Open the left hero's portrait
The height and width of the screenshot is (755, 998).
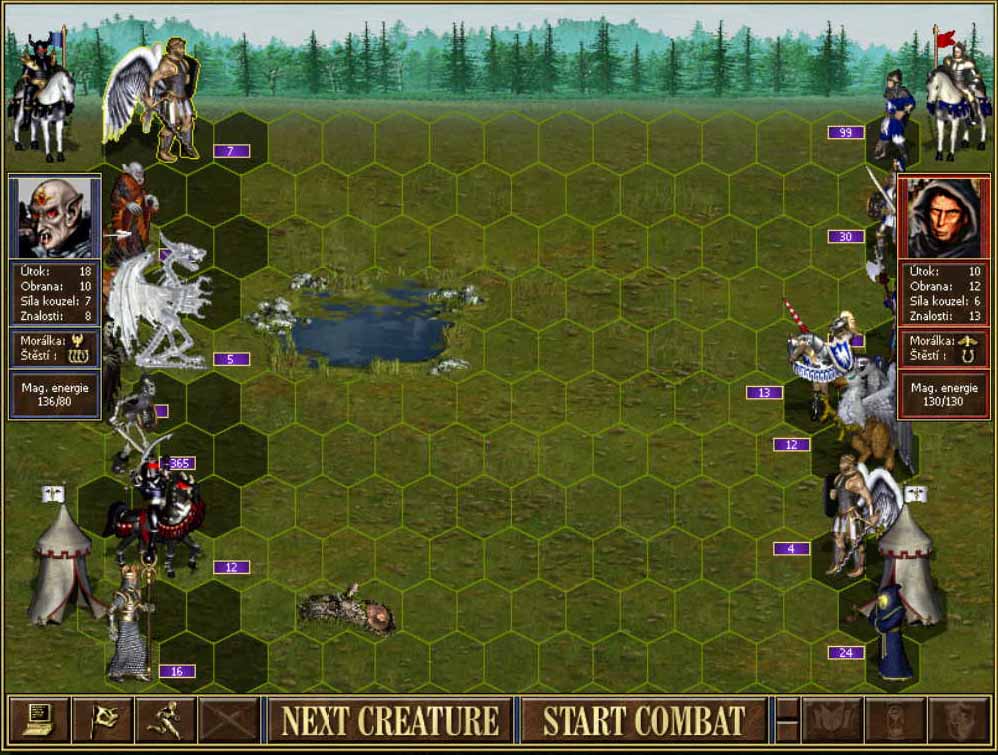coord(55,217)
